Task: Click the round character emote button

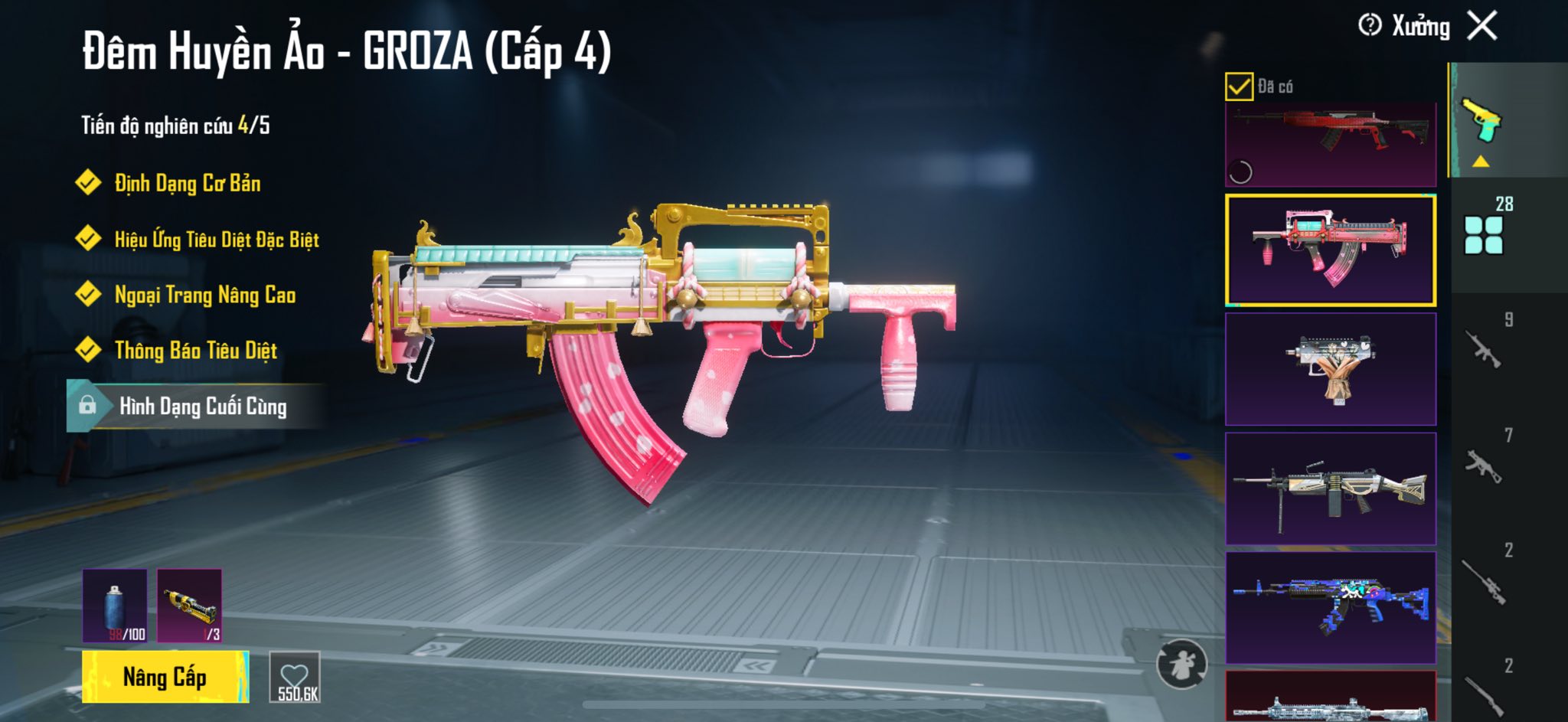Action: point(1181,665)
